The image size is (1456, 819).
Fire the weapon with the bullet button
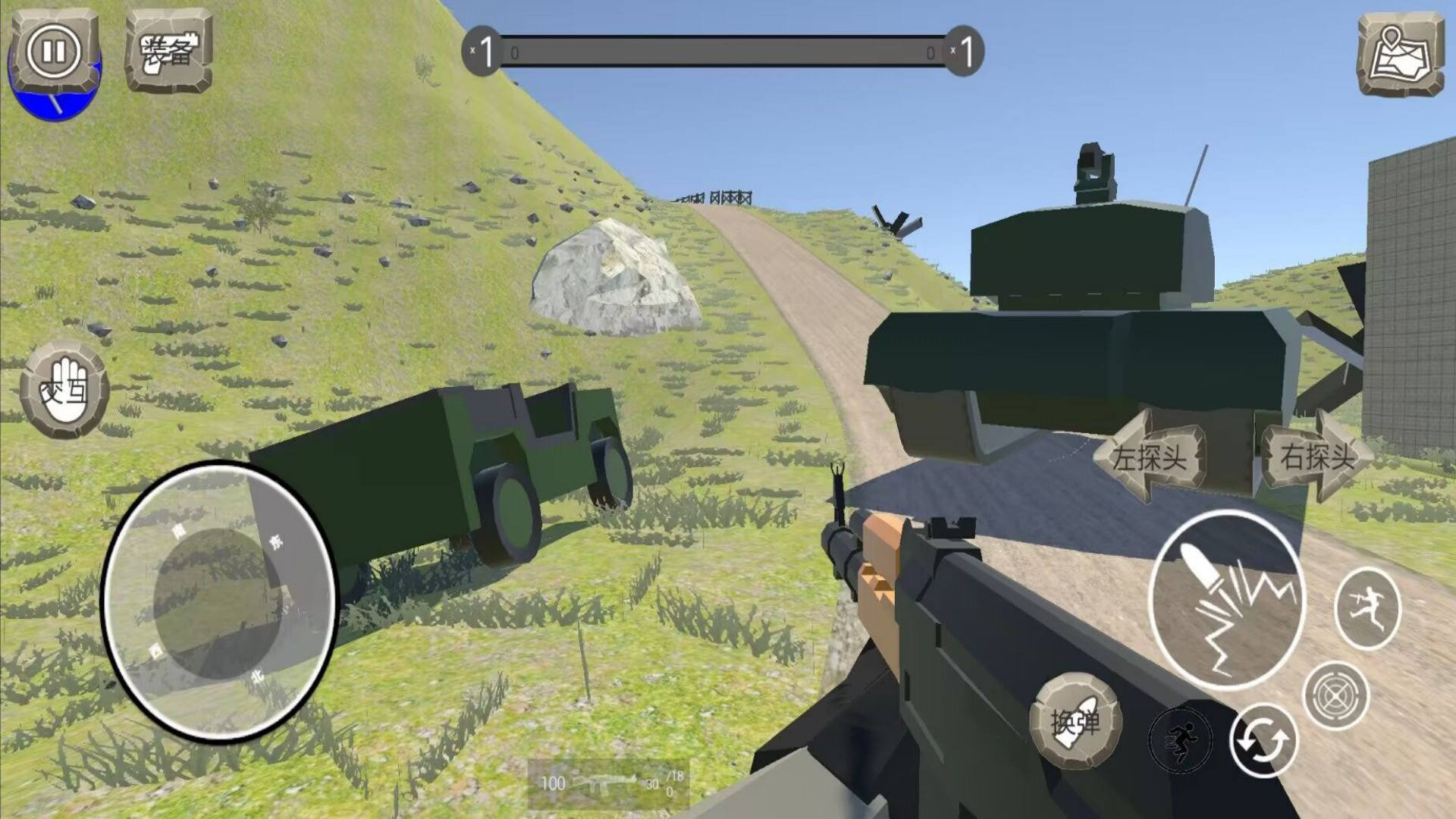[x=1226, y=599]
